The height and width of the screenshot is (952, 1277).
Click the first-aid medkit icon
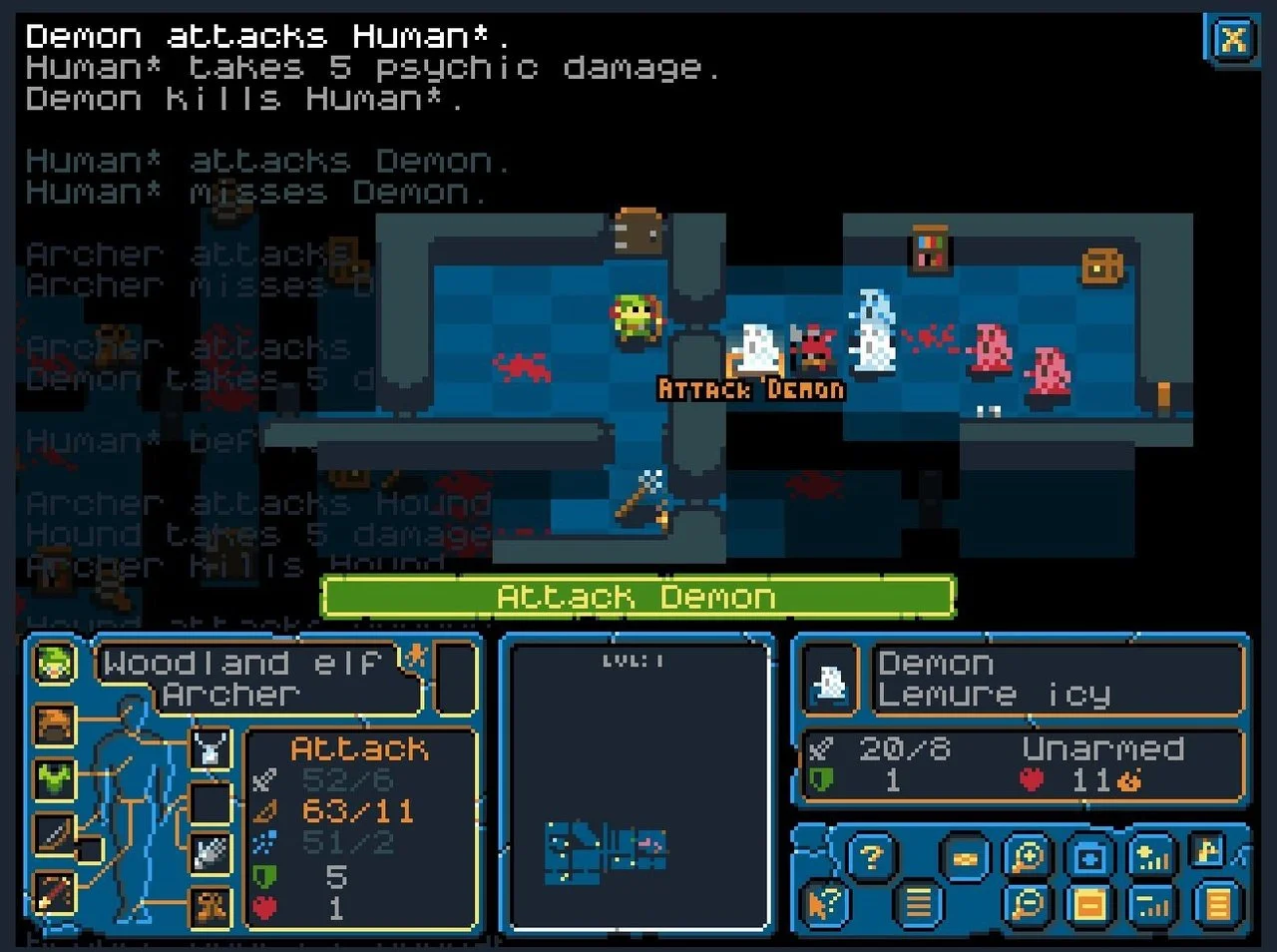point(1089,855)
